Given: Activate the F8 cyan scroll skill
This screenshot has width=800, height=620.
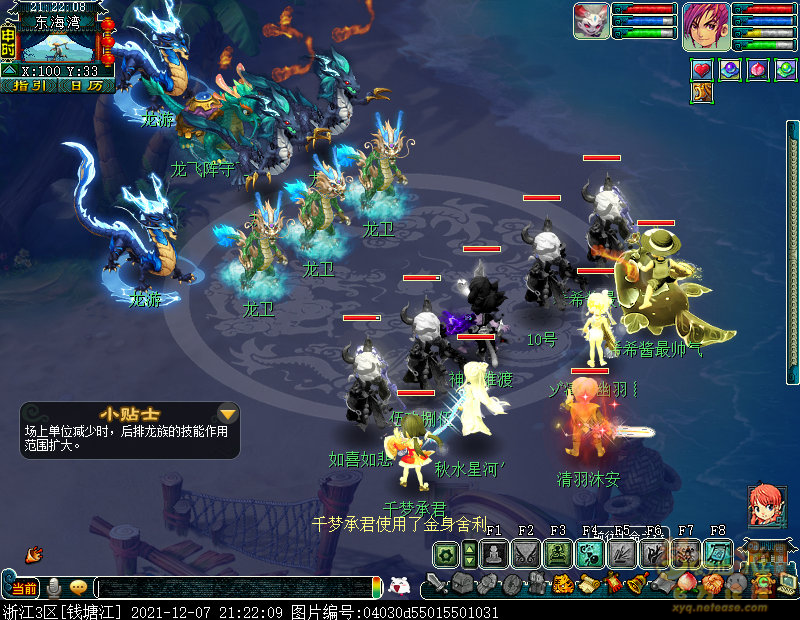Looking at the screenshot, I should (x=717, y=553).
